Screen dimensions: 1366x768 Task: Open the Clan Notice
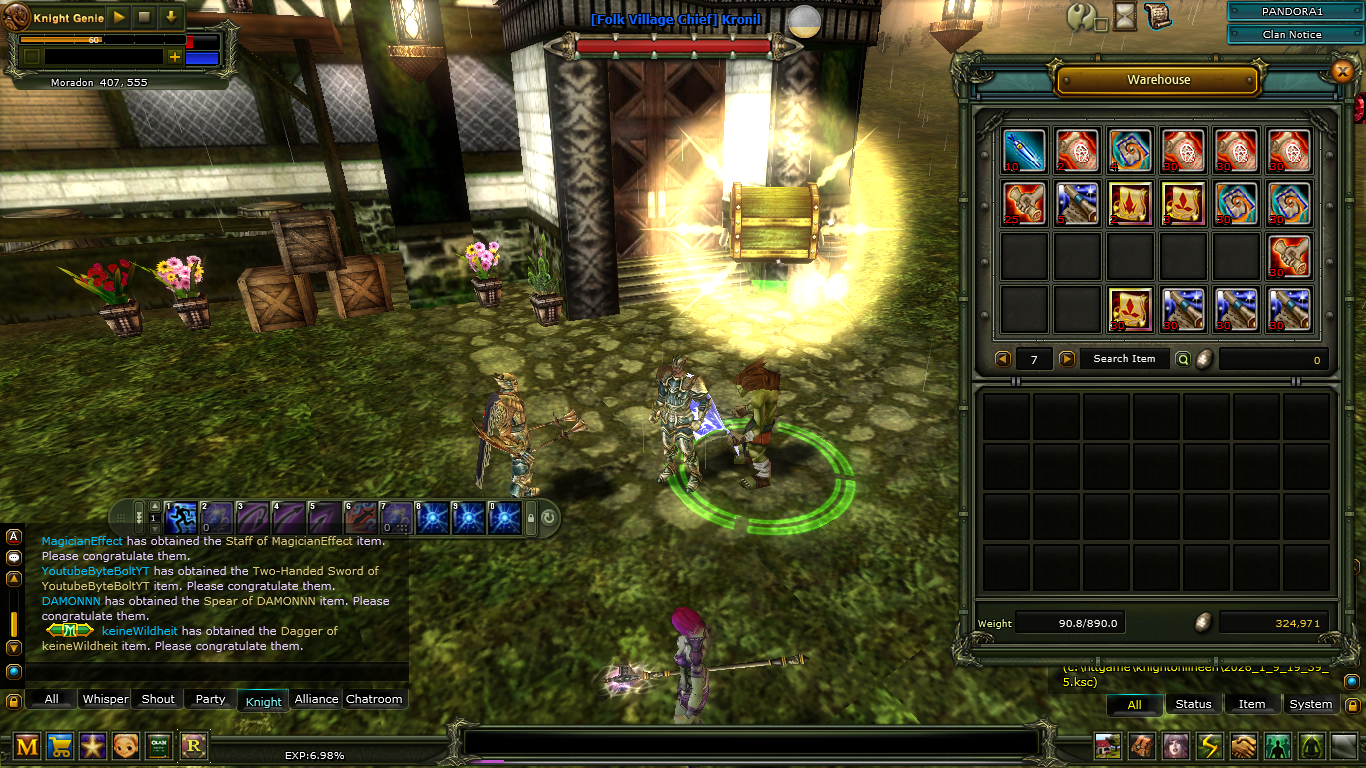coord(1291,34)
